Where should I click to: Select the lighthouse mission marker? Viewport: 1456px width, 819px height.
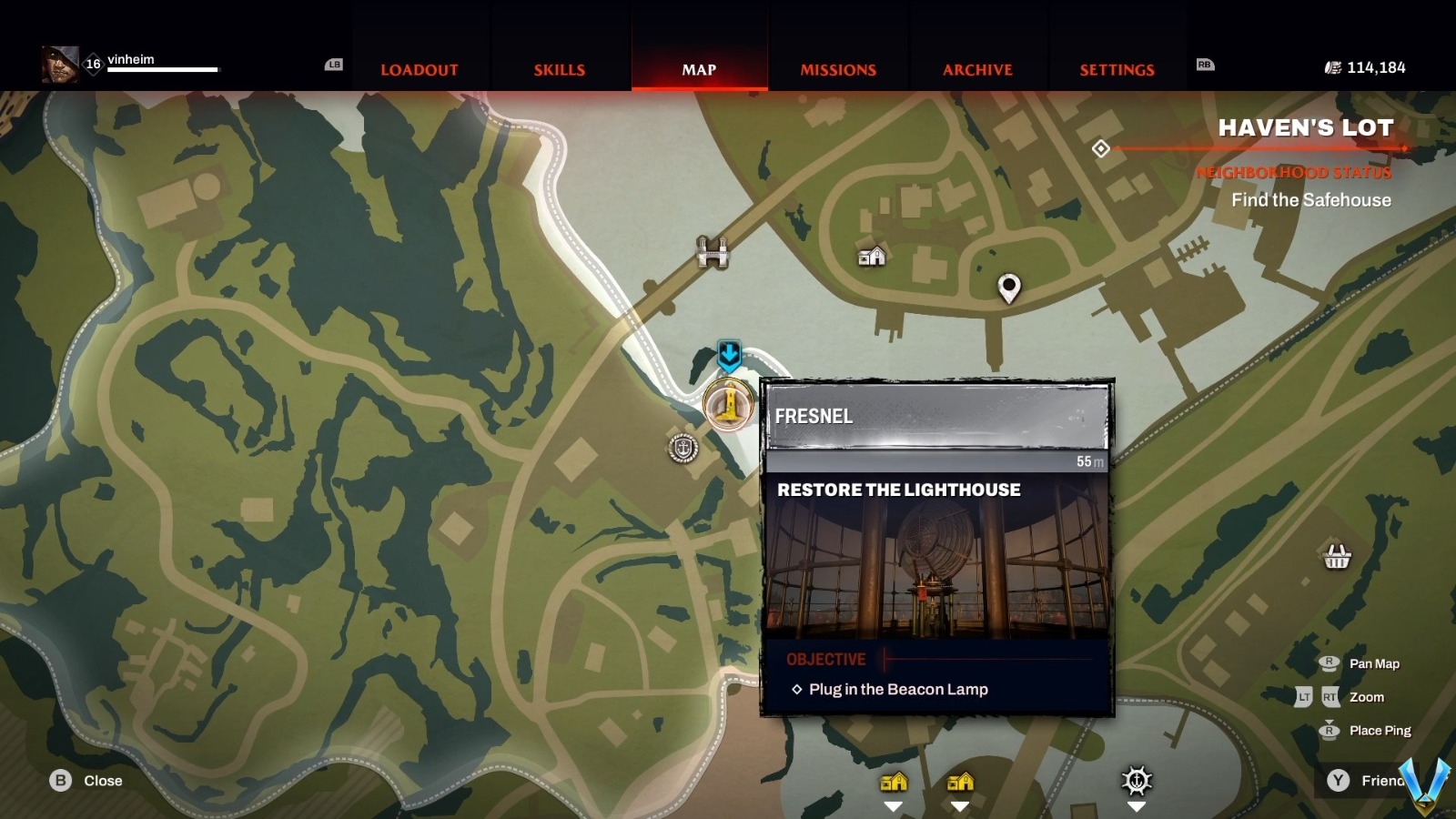coord(728,403)
